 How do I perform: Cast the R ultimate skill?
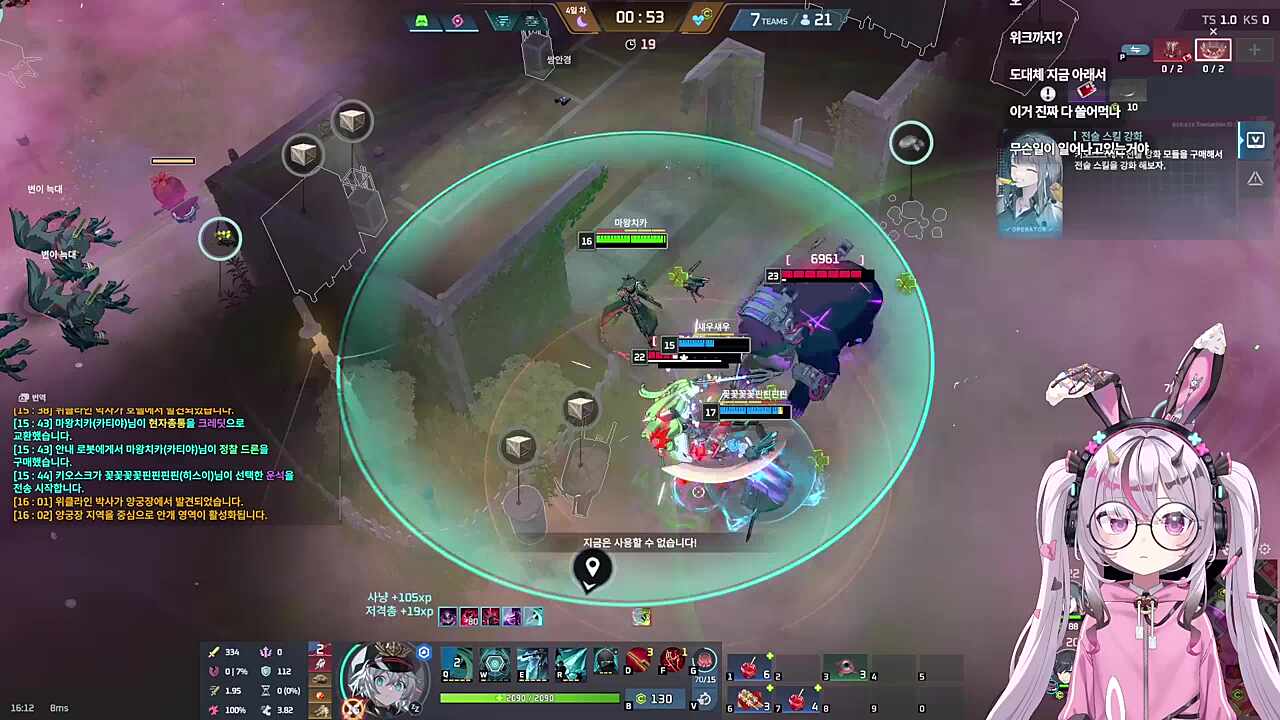[x=570, y=663]
